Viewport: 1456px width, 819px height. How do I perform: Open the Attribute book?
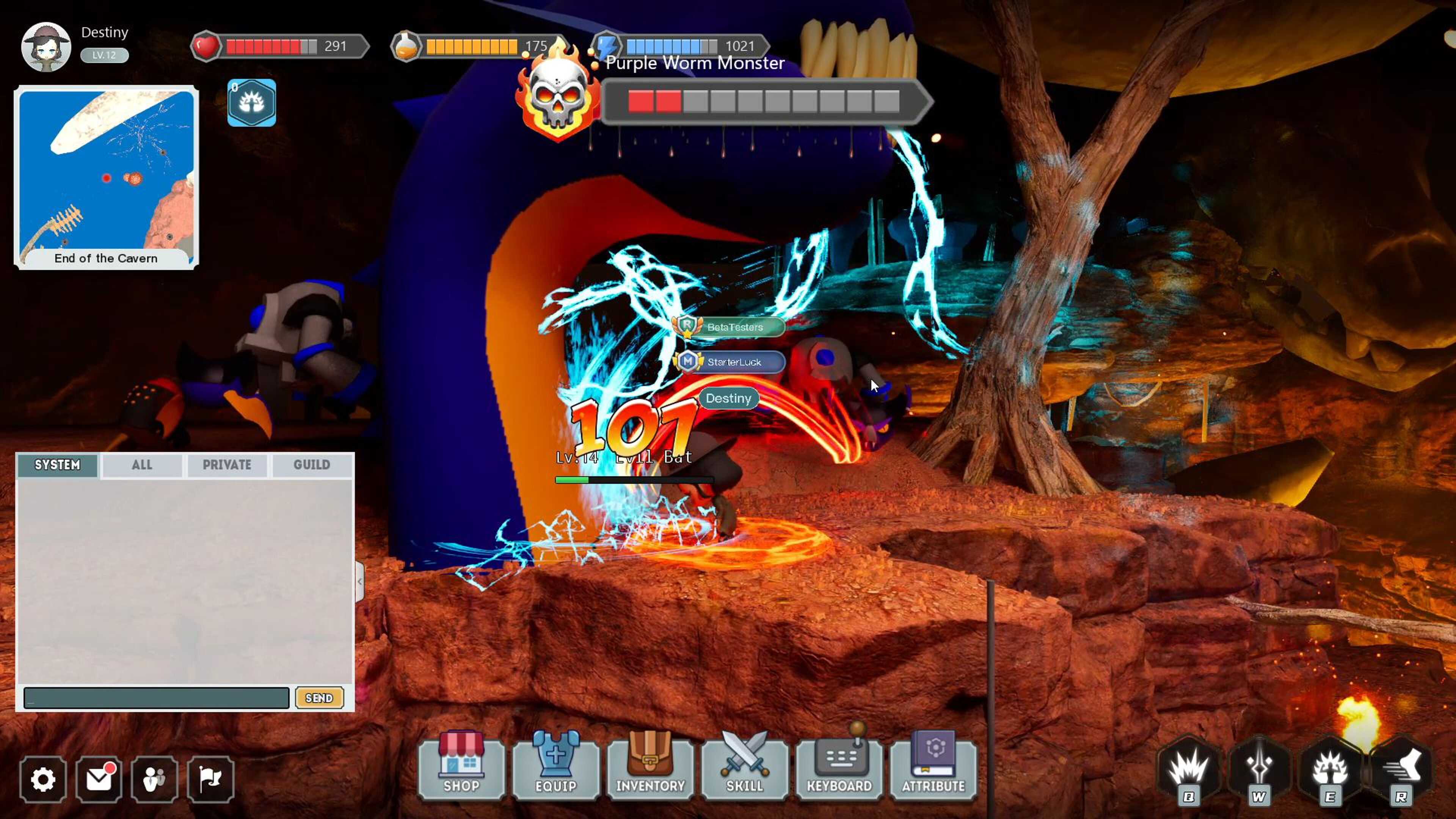click(x=934, y=769)
